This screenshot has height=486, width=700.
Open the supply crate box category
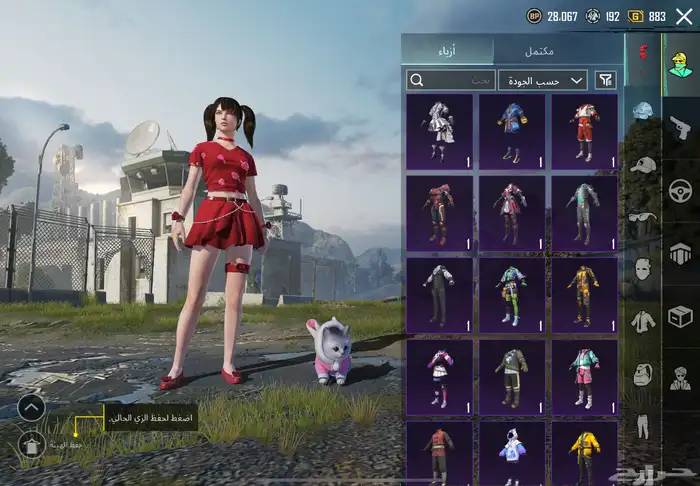(x=681, y=316)
